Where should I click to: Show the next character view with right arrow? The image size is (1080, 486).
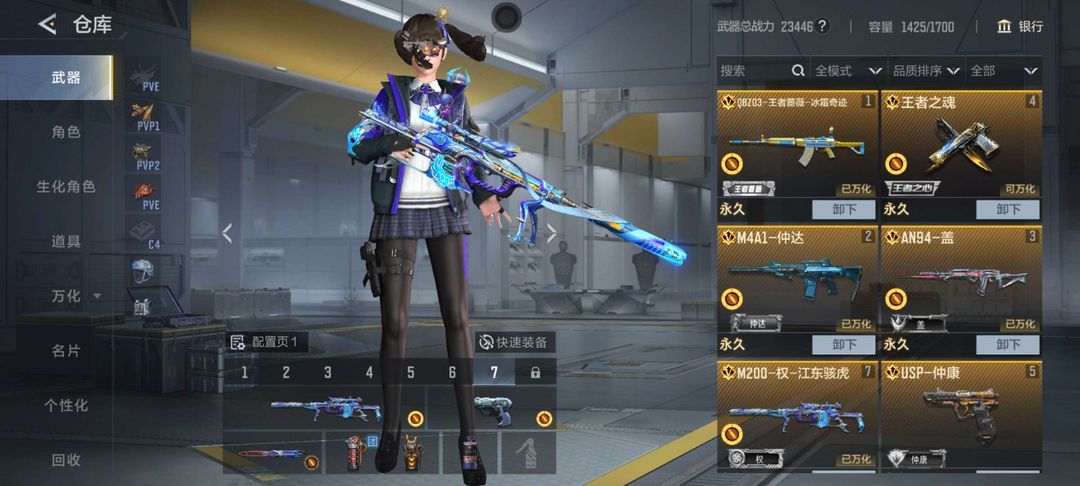[551, 233]
